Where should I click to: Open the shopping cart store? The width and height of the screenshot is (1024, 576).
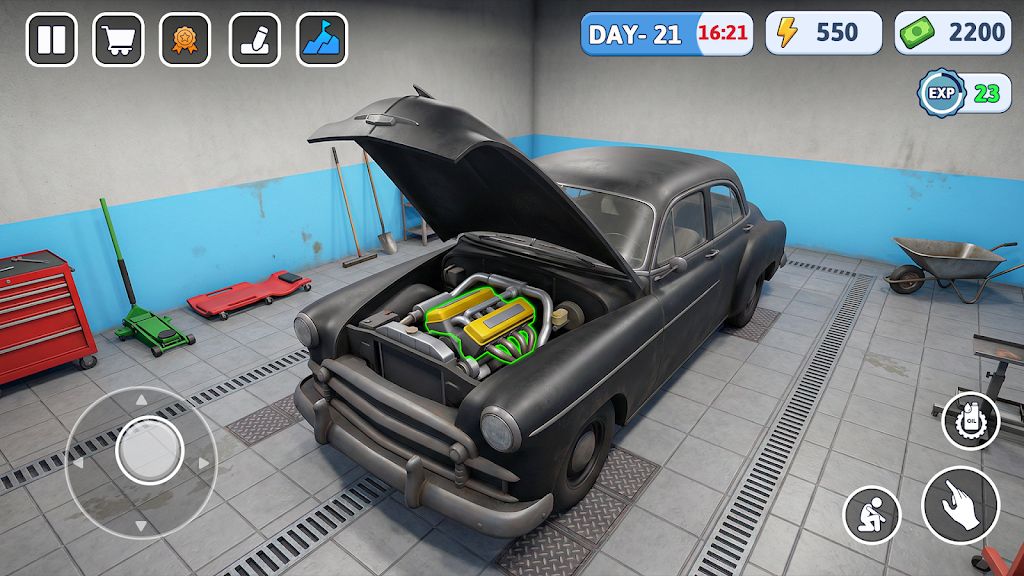click(118, 40)
